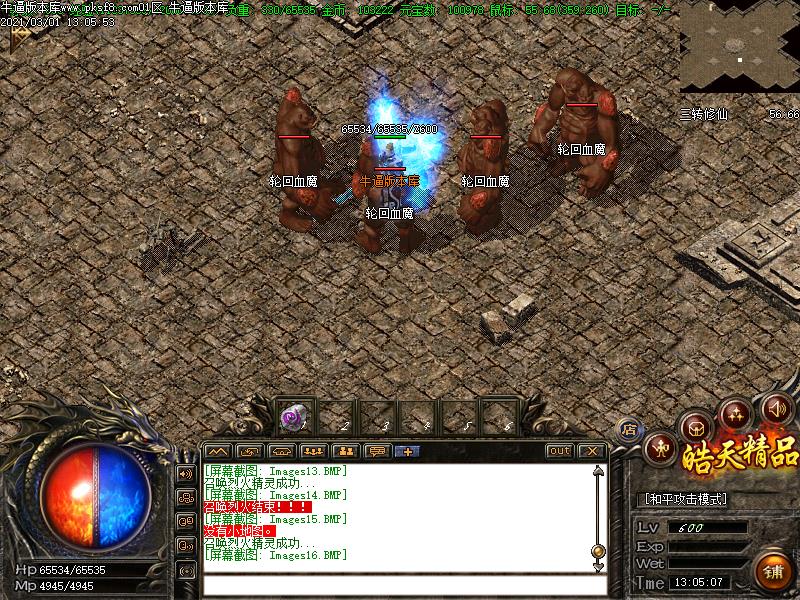Open the skills sparkle round button
This screenshot has width=800, height=600.
pos(736,412)
